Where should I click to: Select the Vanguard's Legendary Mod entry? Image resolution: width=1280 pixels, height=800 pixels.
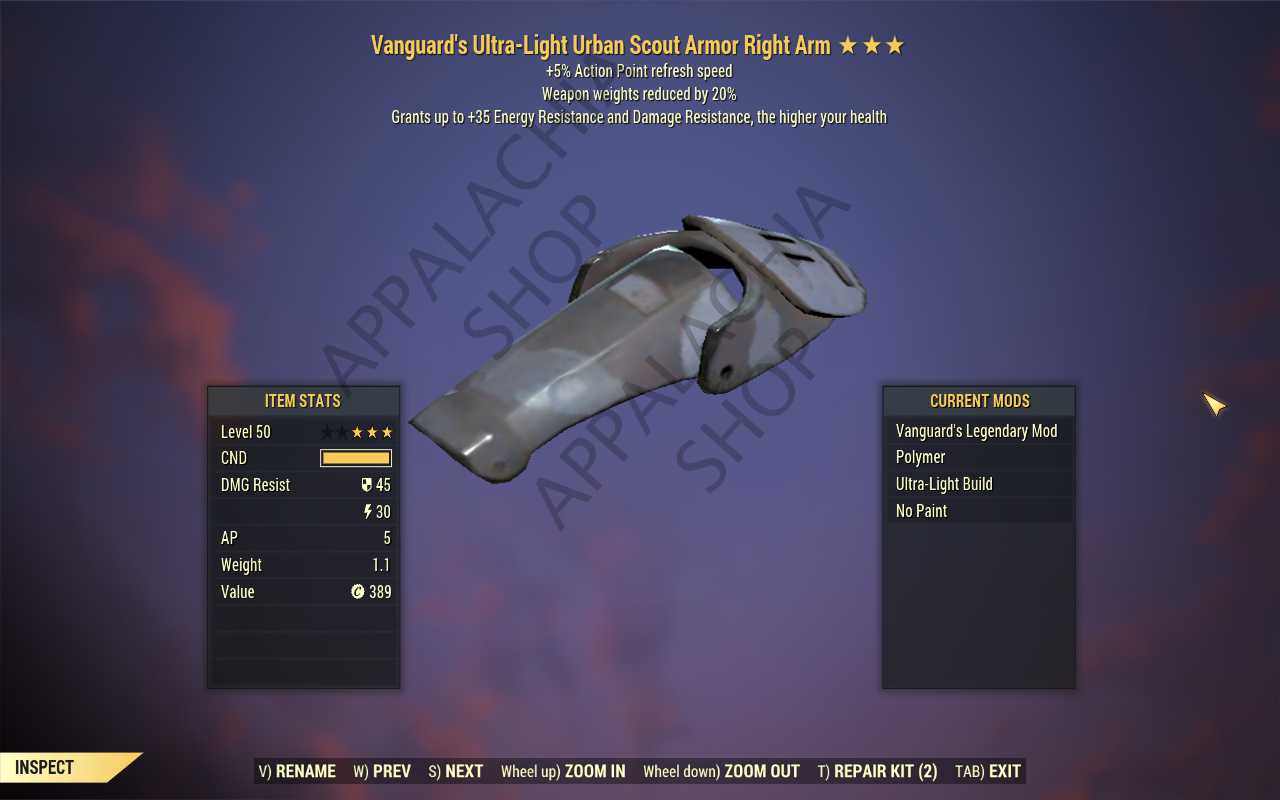point(978,430)
